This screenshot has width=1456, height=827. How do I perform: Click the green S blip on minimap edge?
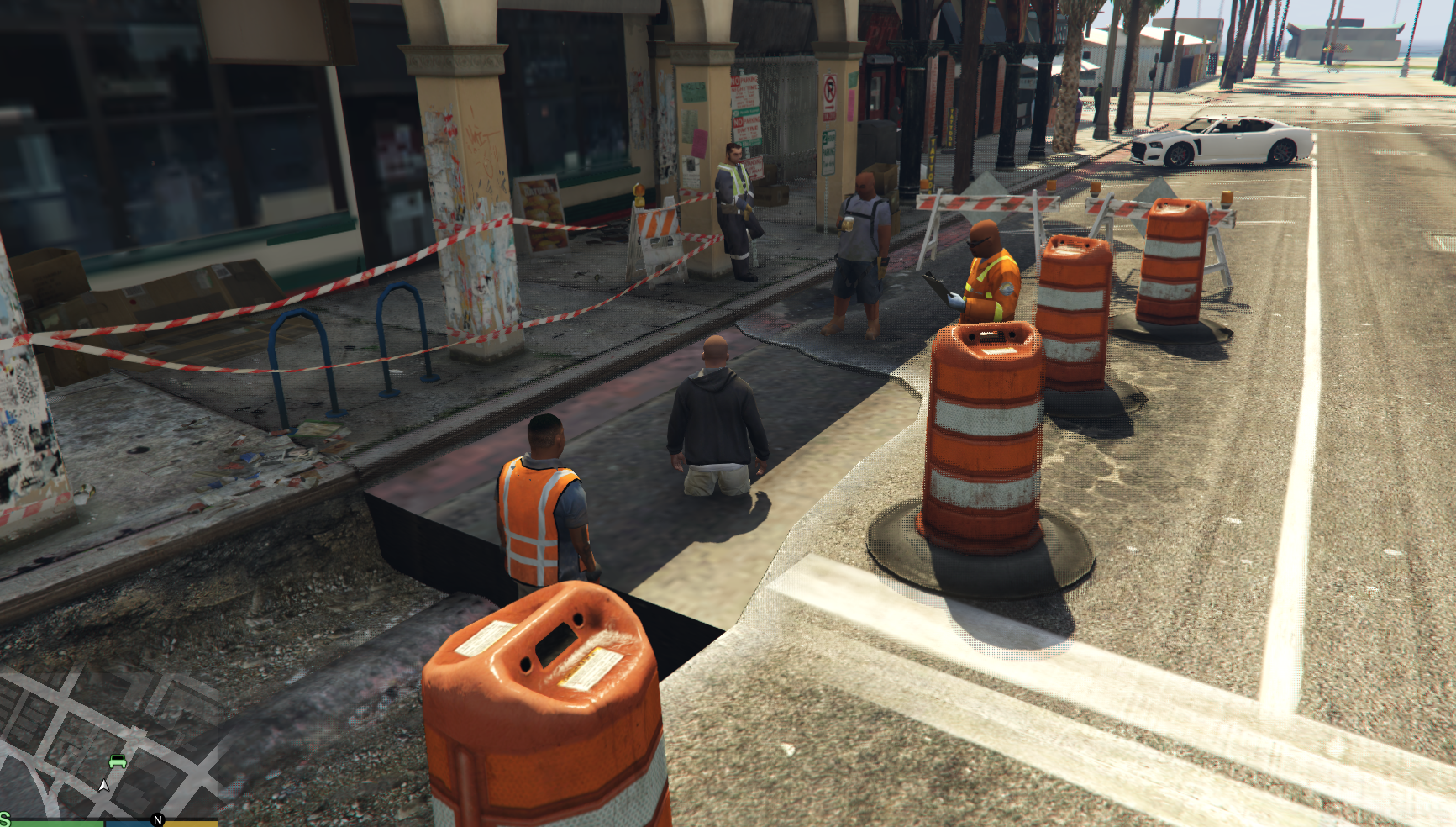(x=4, y=819)
